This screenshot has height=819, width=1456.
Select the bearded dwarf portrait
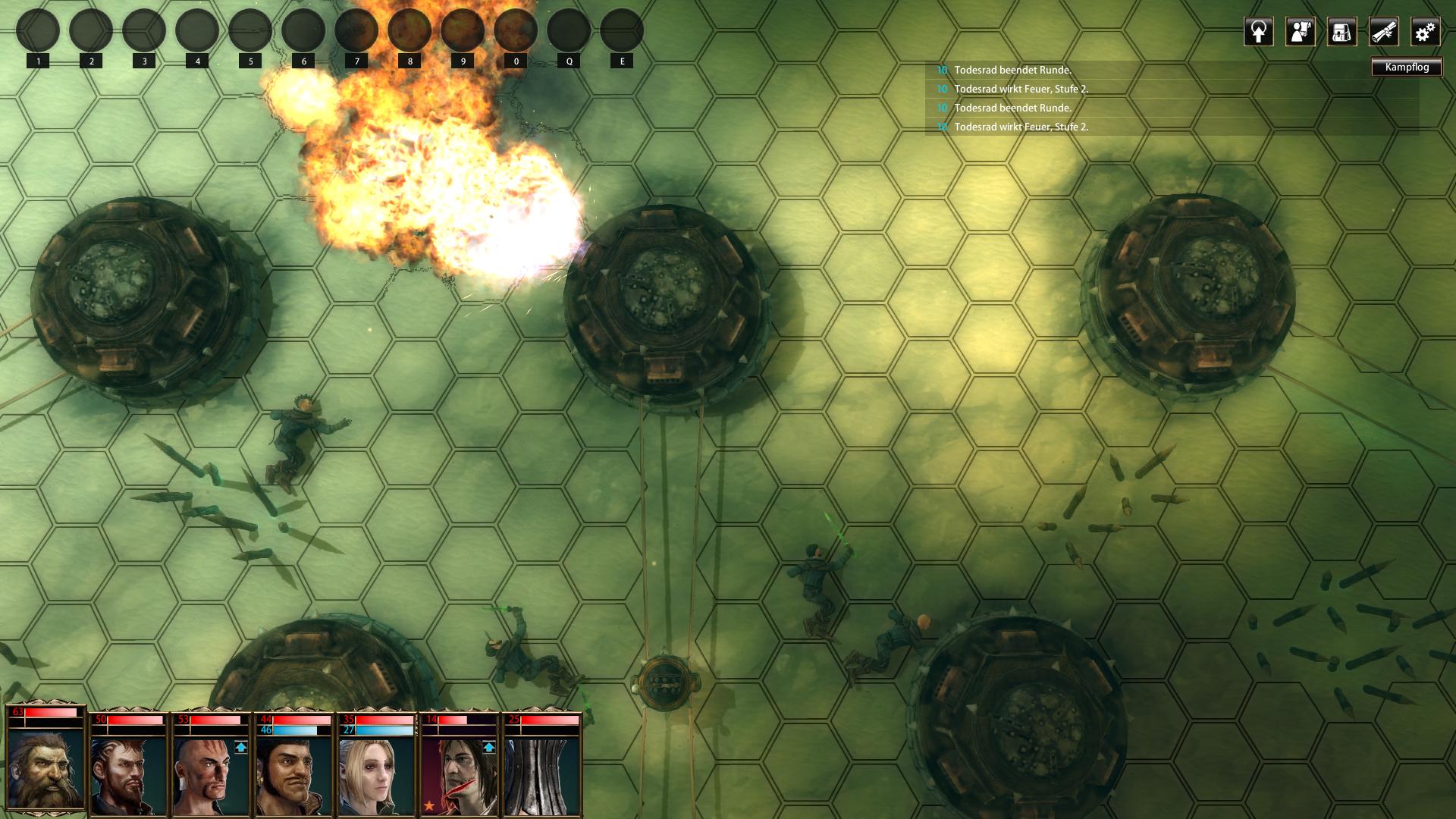click(x=45, y=770)
